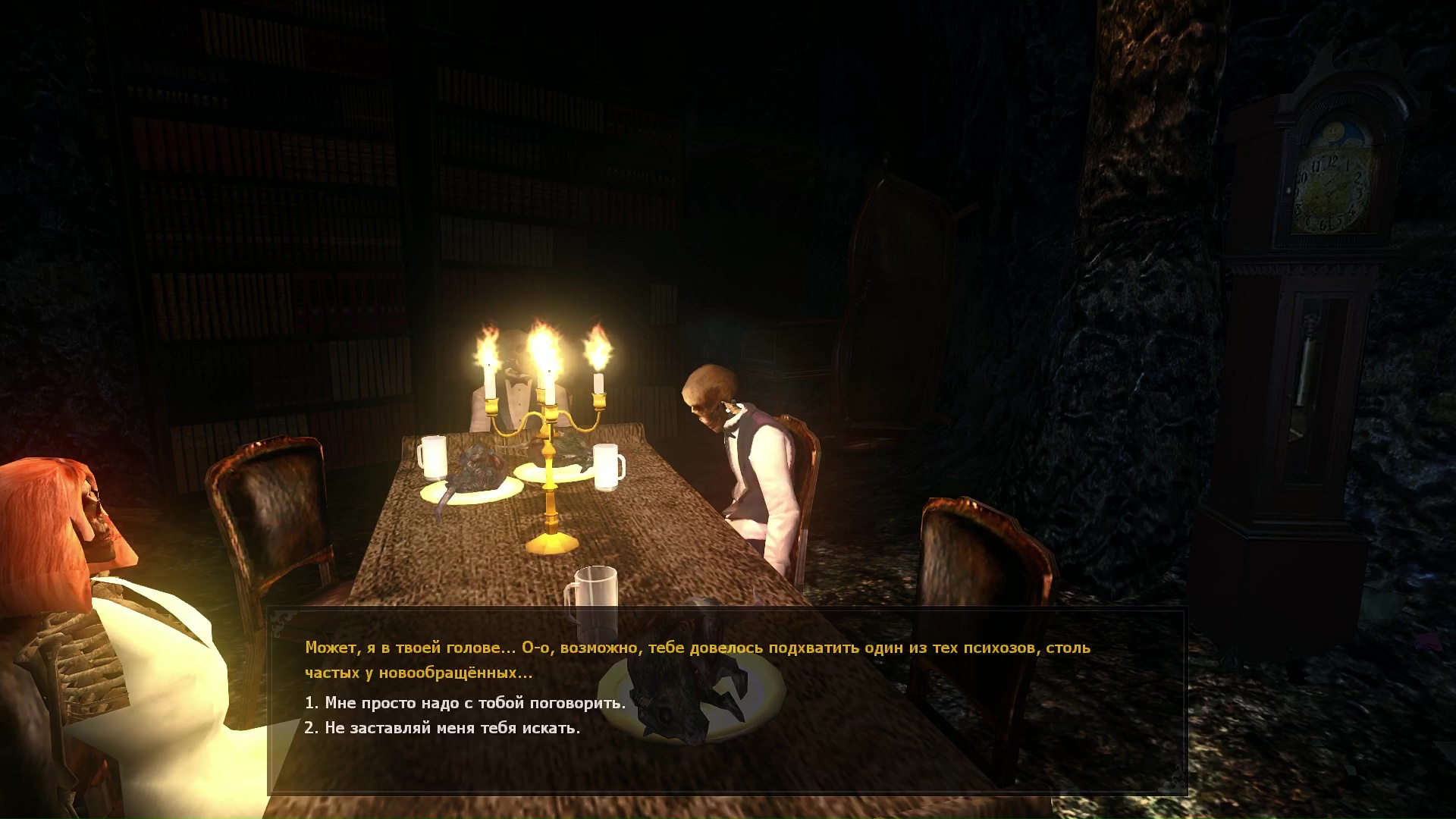The image size is (1456, 819).
Task: Select reply "Не заставляй меня тебя искать"
Action: 442,728
